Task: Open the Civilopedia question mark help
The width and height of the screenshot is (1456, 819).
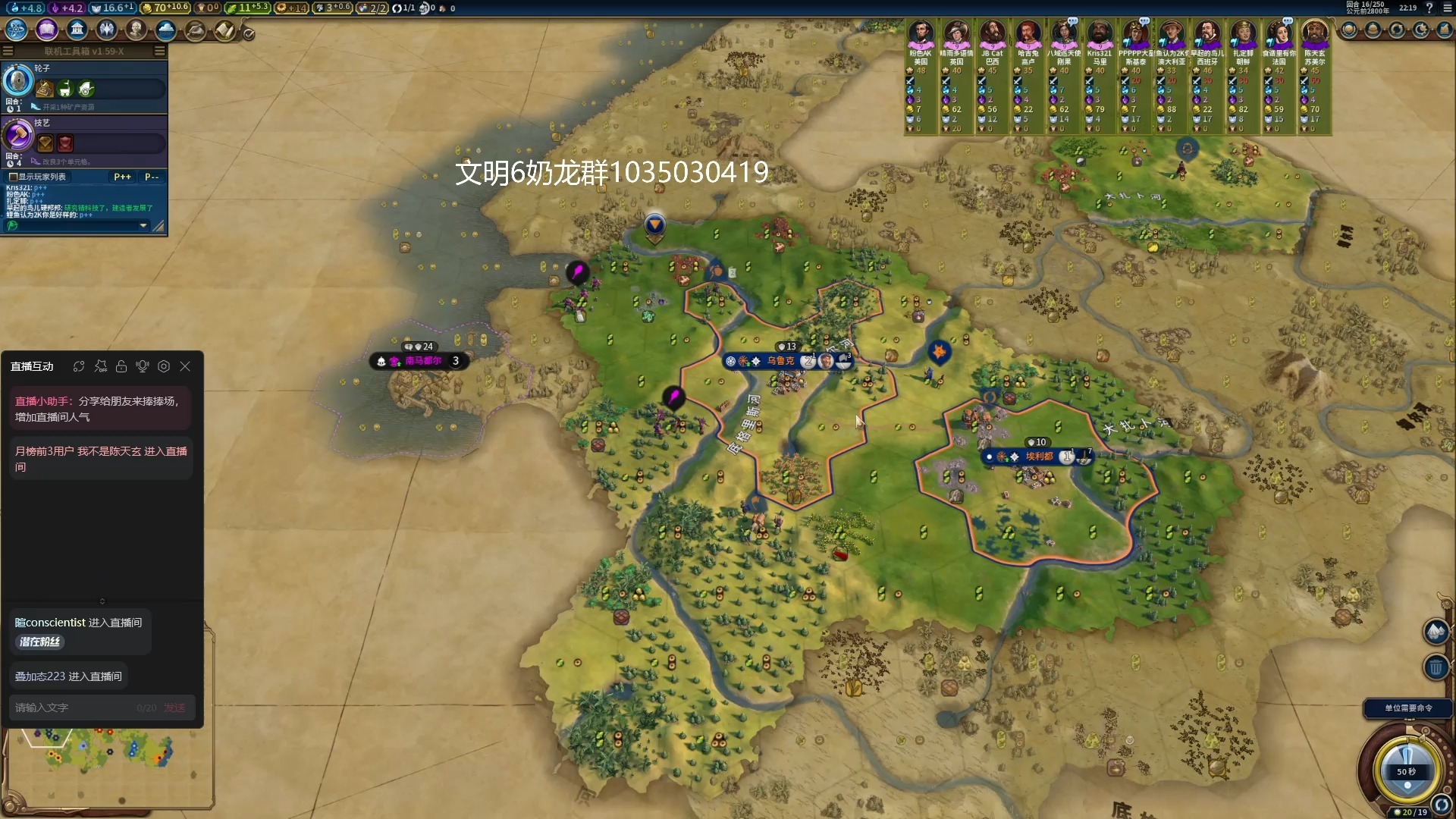Action: [x=1429, y=8]
